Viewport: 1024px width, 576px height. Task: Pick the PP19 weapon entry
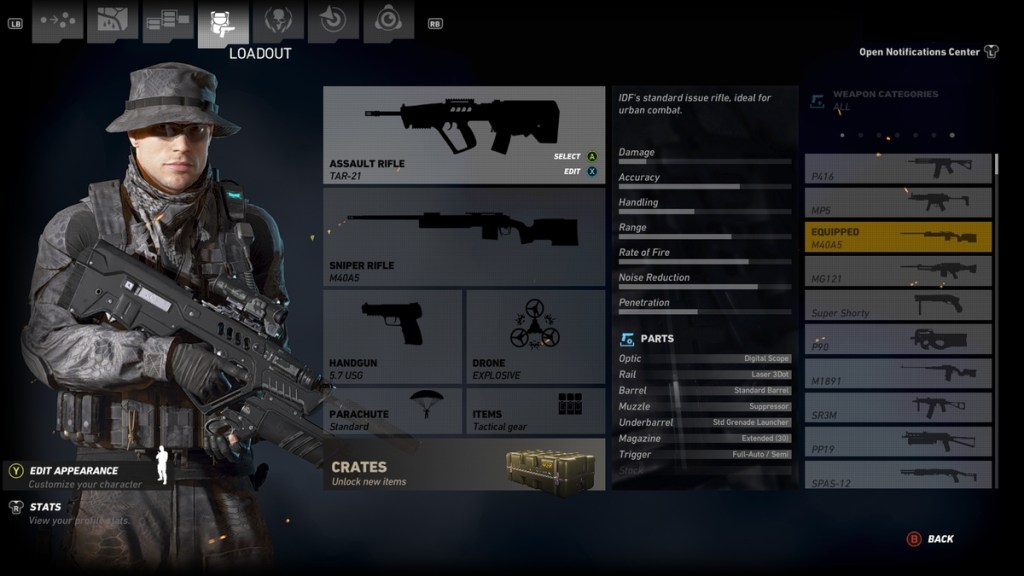[x=898, y=441]
